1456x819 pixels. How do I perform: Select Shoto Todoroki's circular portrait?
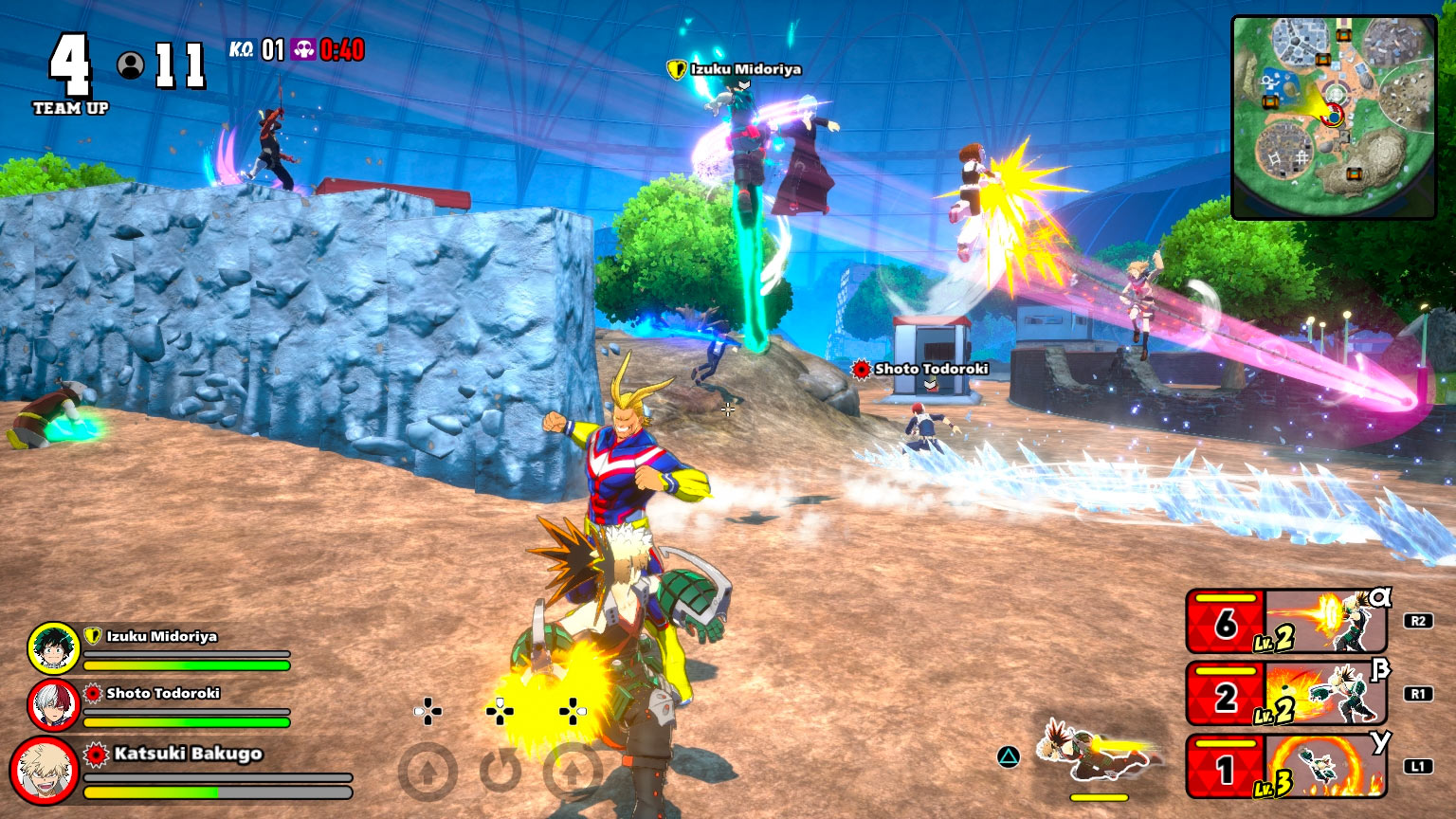[x=54, y=705]
